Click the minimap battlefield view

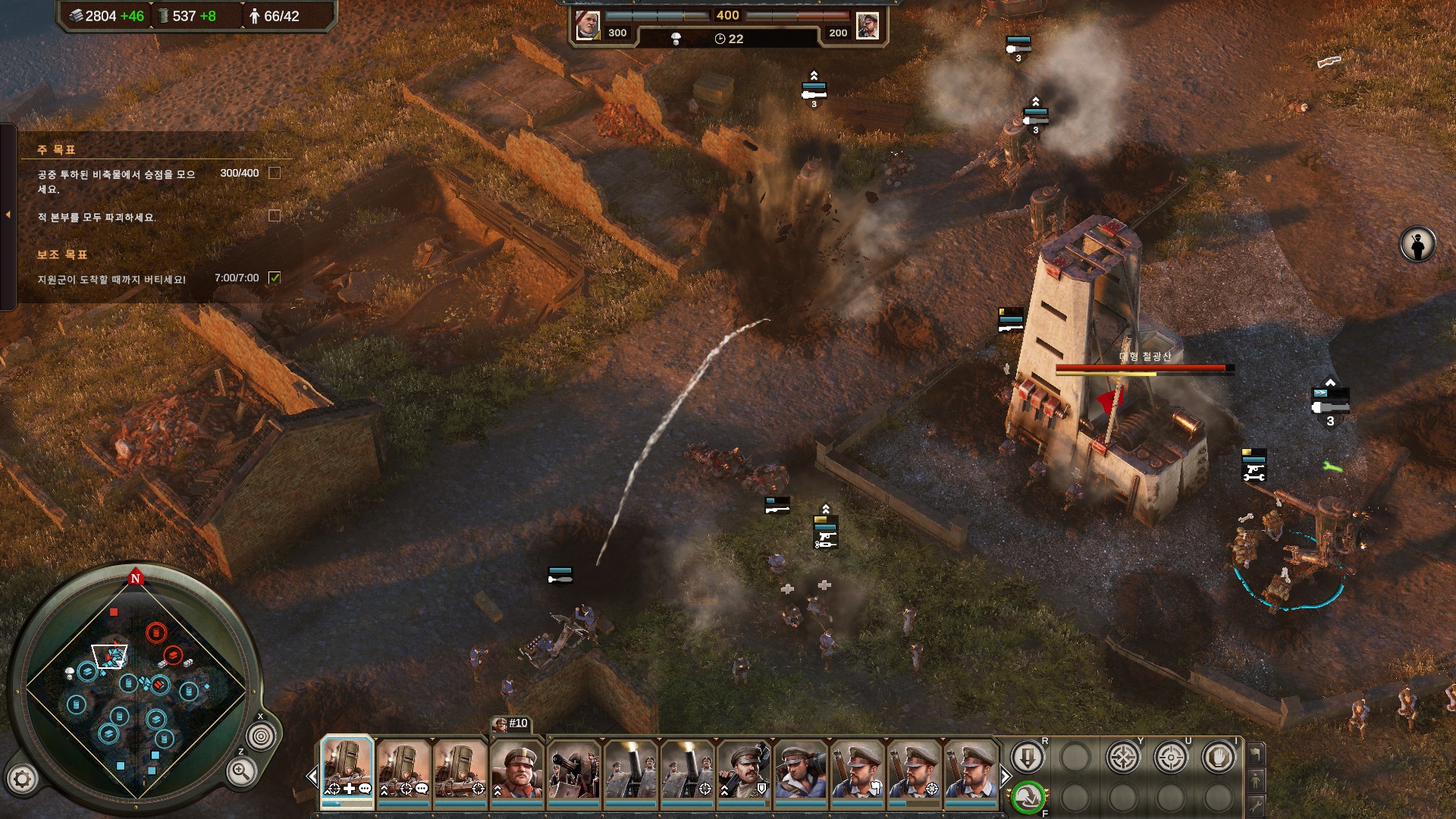tap(136, 686)
